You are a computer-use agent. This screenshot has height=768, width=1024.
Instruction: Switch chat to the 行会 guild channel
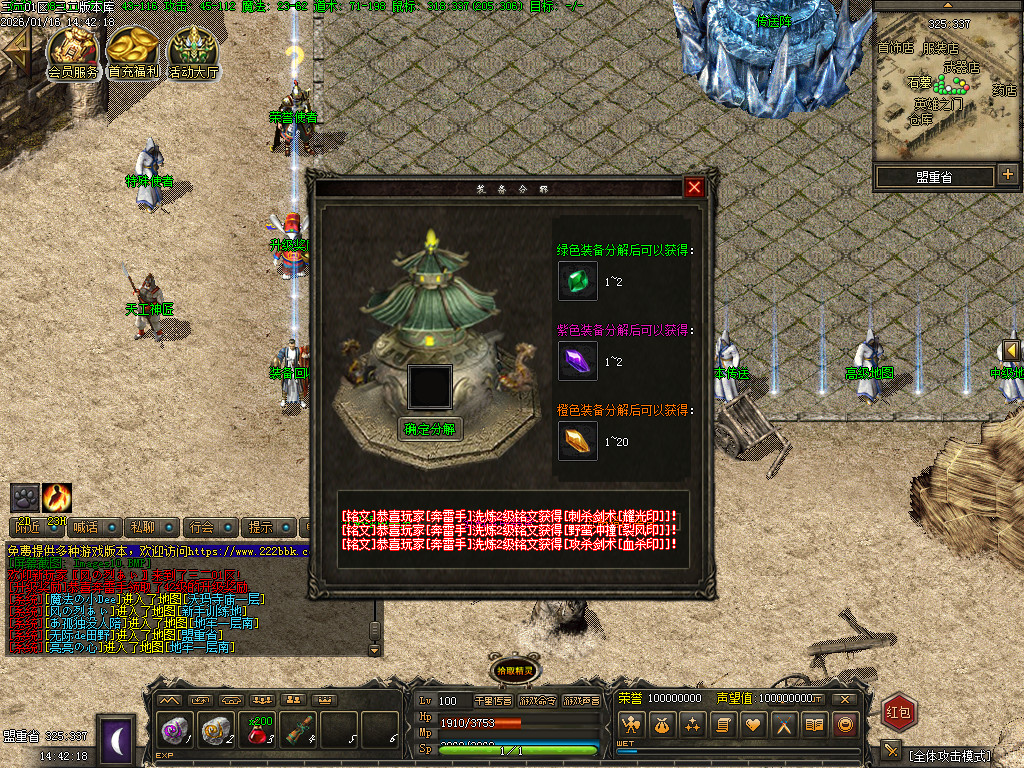(202, 527)
